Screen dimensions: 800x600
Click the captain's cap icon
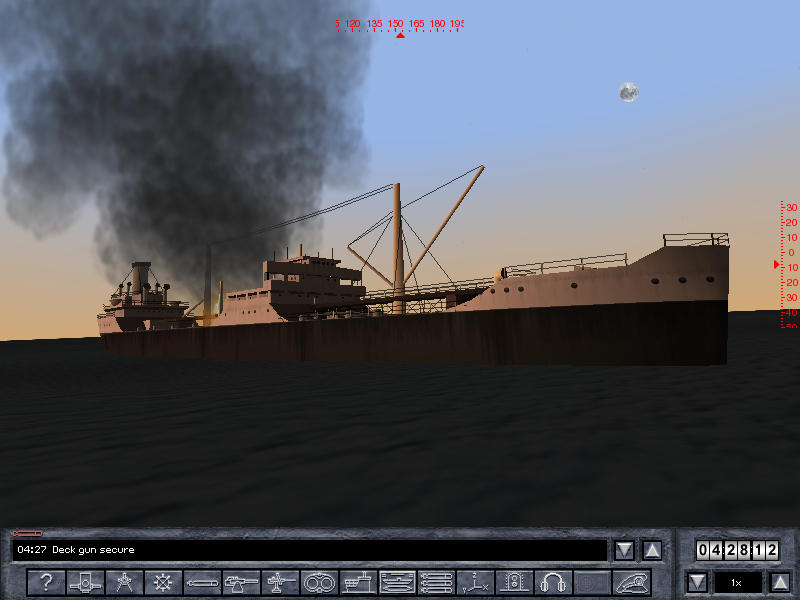(x=631, y=582)
